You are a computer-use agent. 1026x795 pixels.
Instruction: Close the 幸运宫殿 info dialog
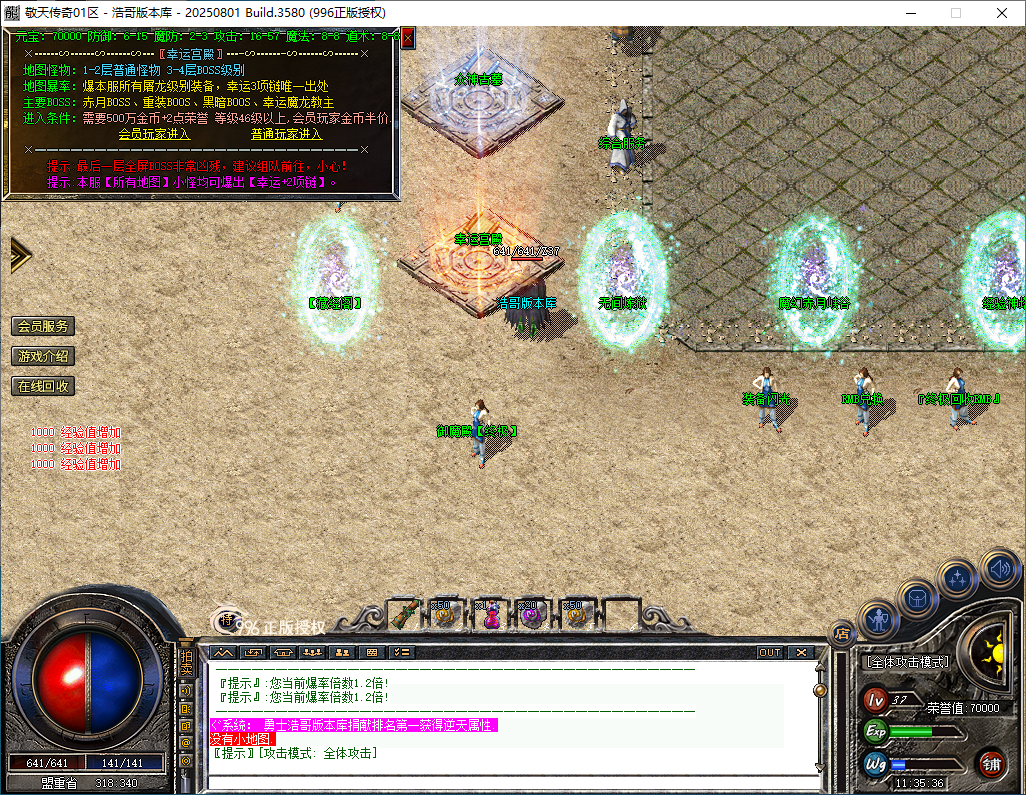point(408,37)
